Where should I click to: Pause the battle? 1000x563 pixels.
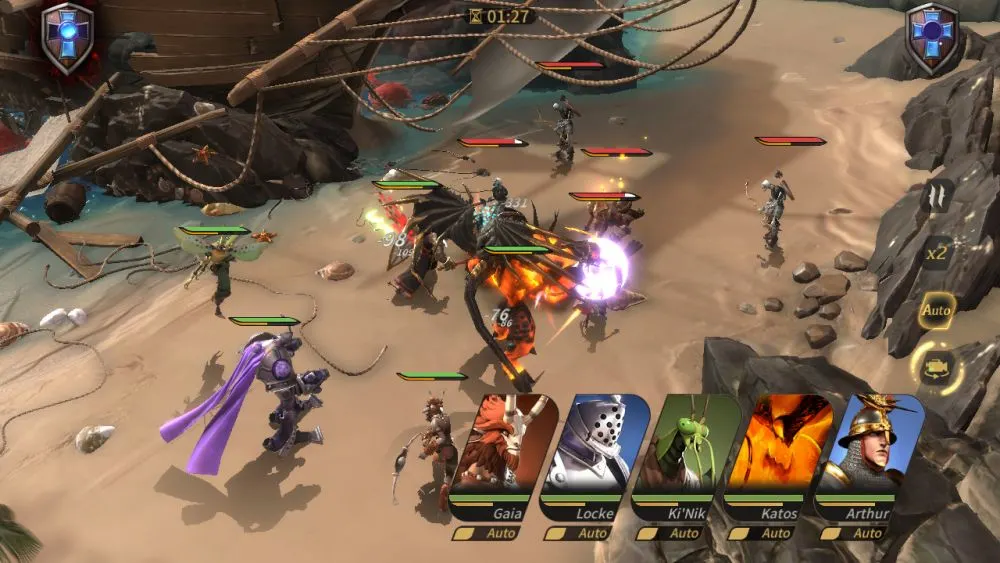point(937,195)
